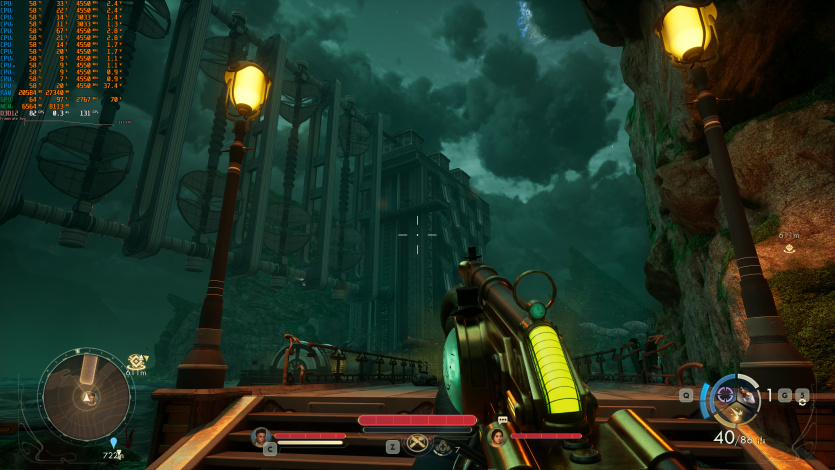Select the male teammate portrait

pos(262,436)
